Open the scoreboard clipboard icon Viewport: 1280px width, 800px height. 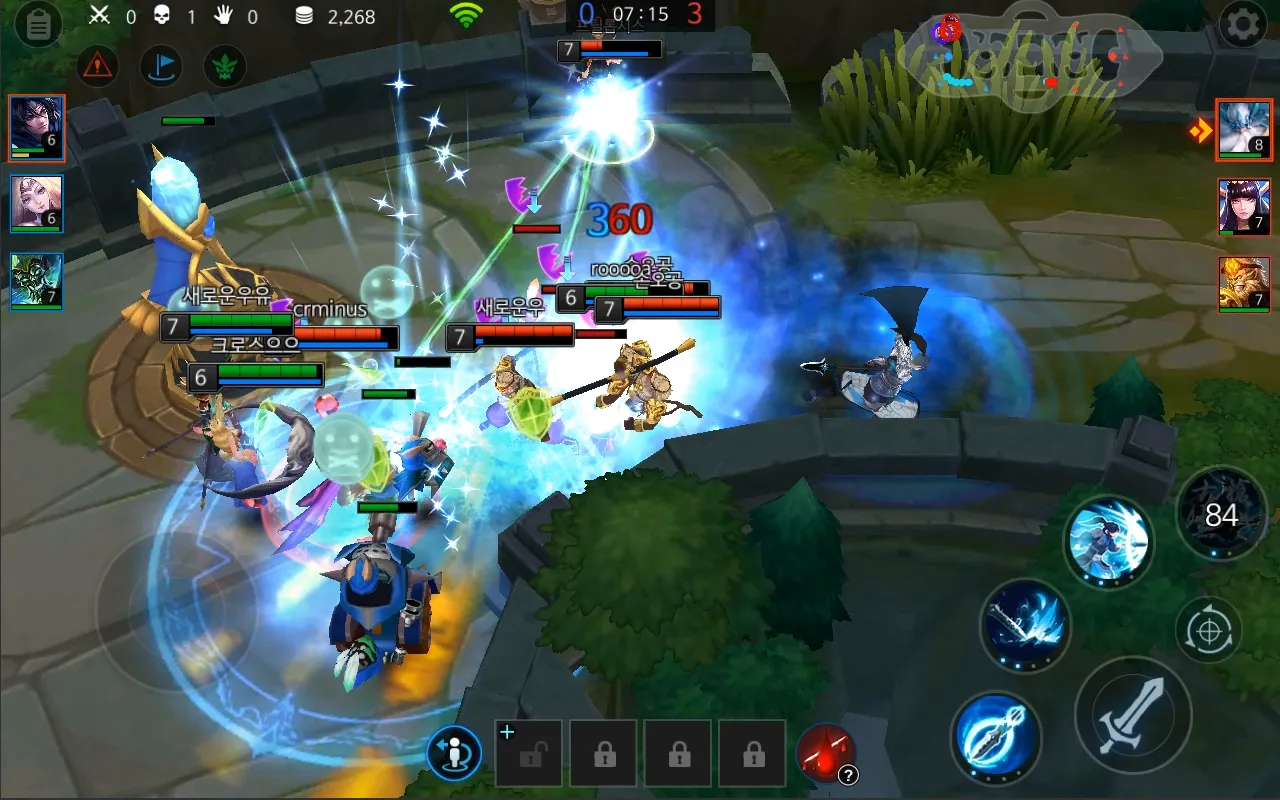[38, 25]
